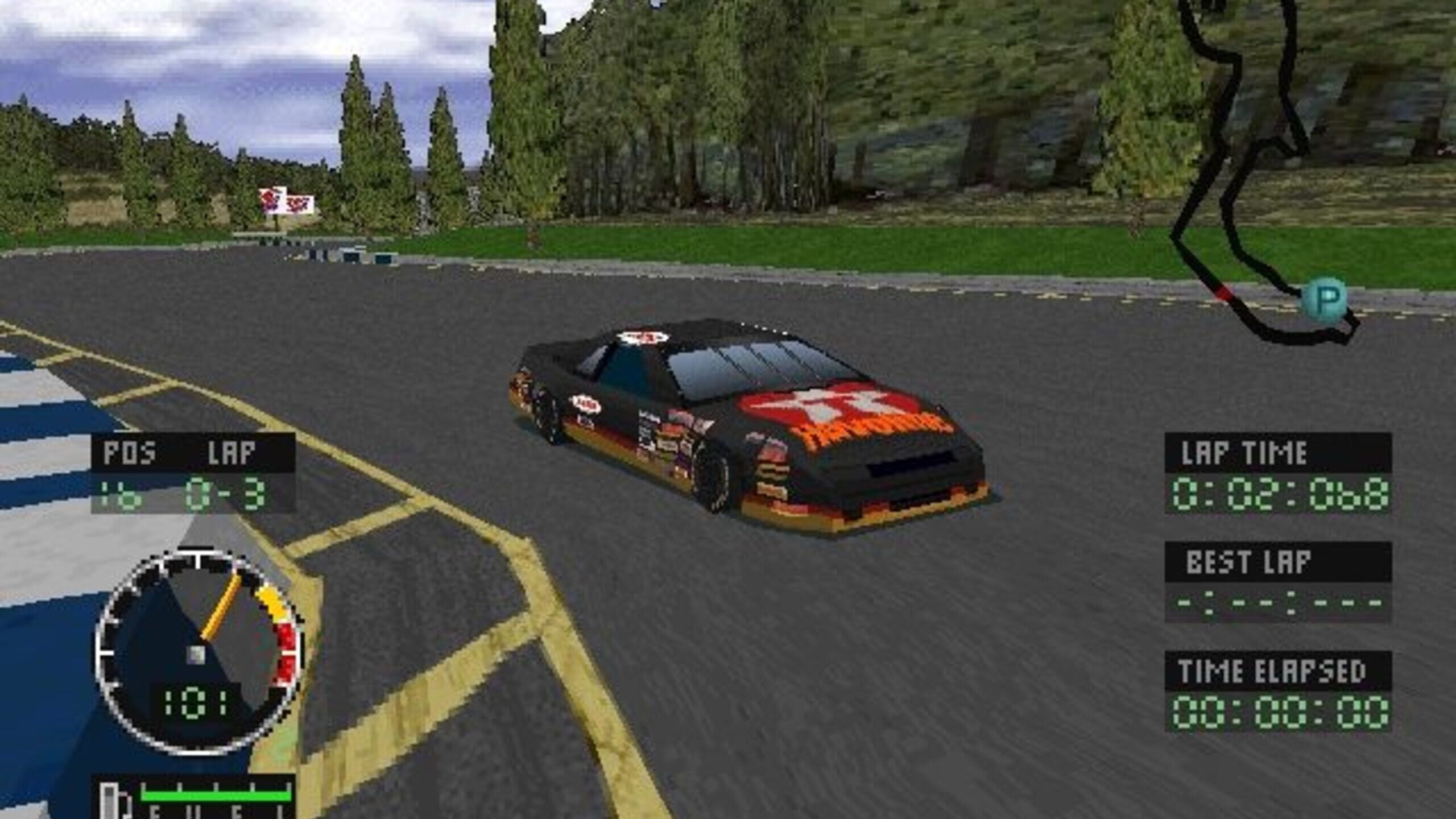
Task: Click the checkered flags near the track entrance
Action: 287,200
